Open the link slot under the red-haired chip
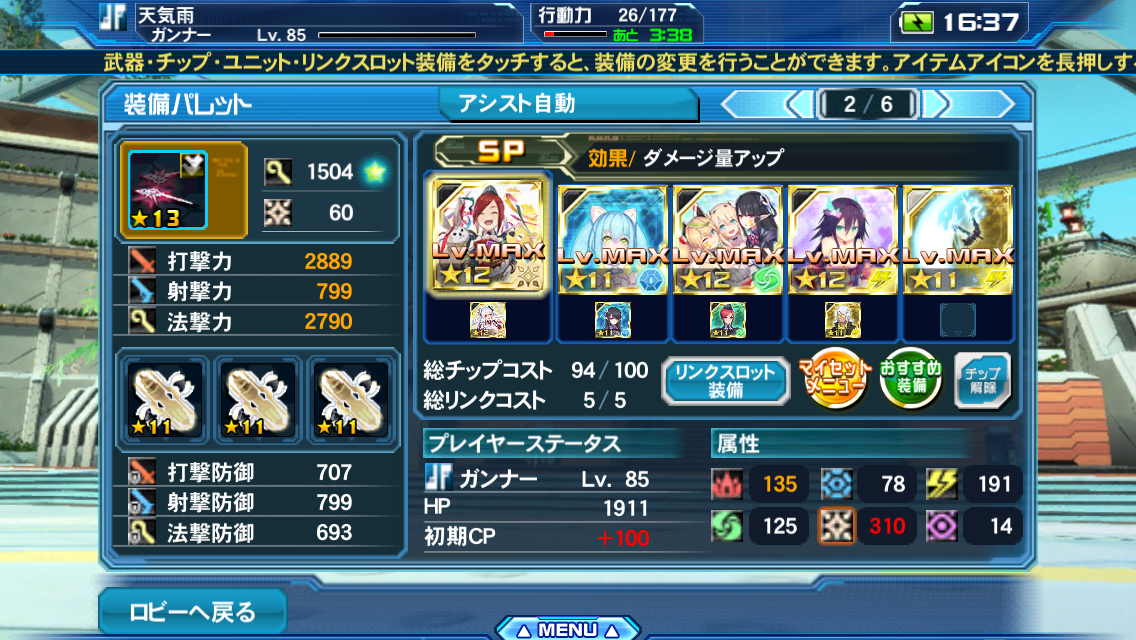Image resolution: width=1136 pixels, height=640 pixels. click(x=488, y=320)
